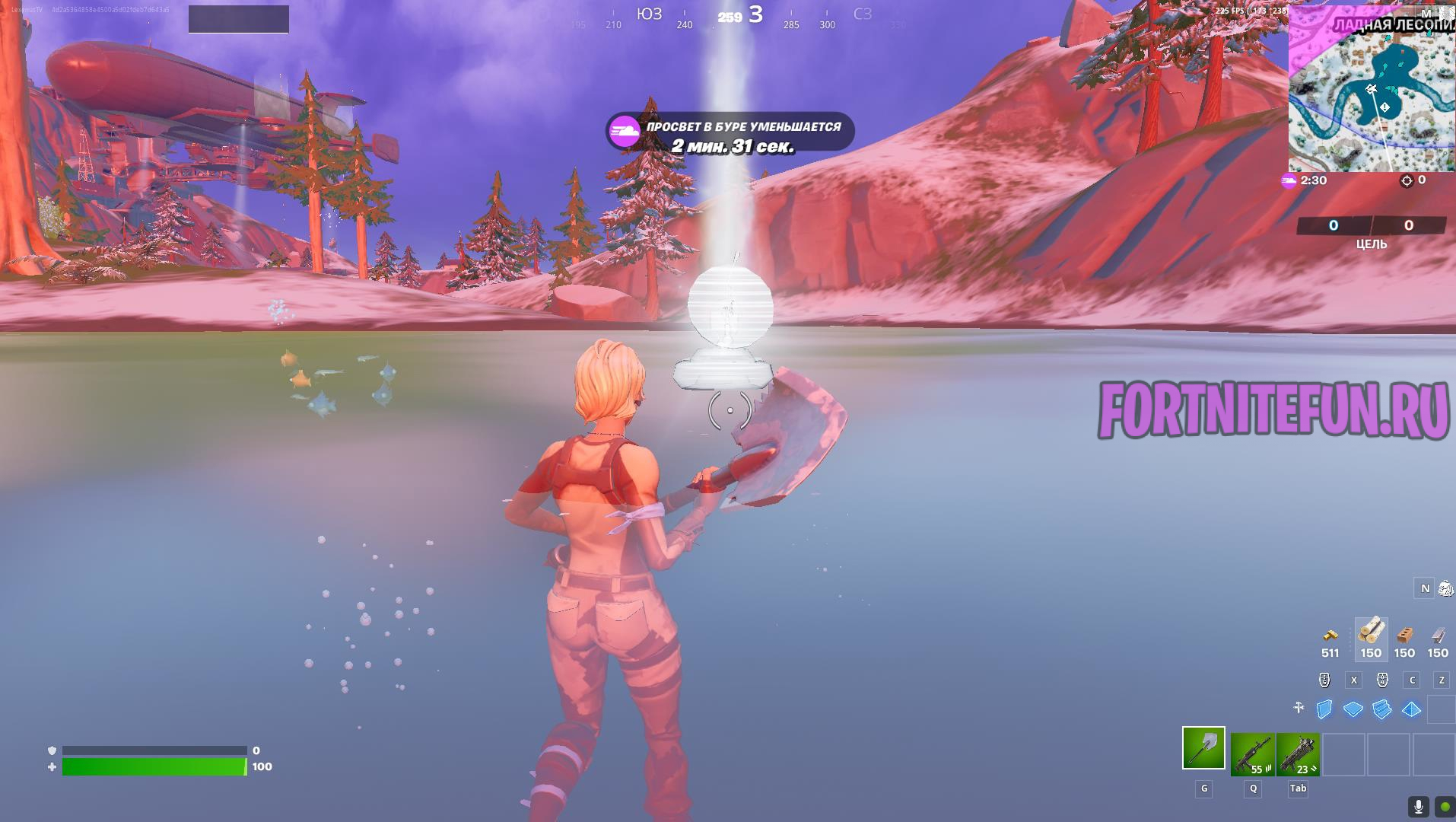
Task: Select the pickaxe hotbar slot
Action: coord(1203,748)
